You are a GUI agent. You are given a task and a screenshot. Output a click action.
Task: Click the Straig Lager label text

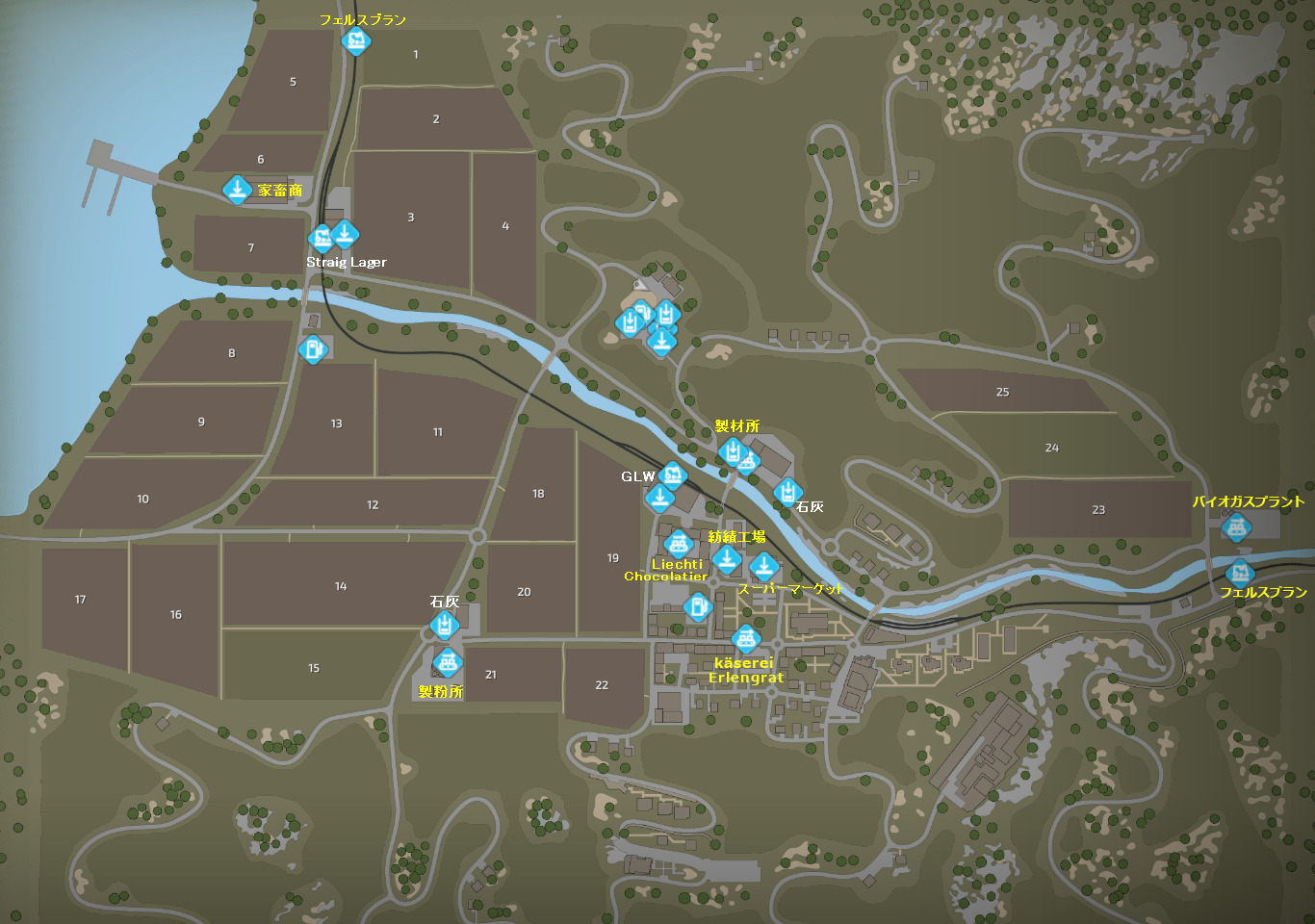(346, 261)
